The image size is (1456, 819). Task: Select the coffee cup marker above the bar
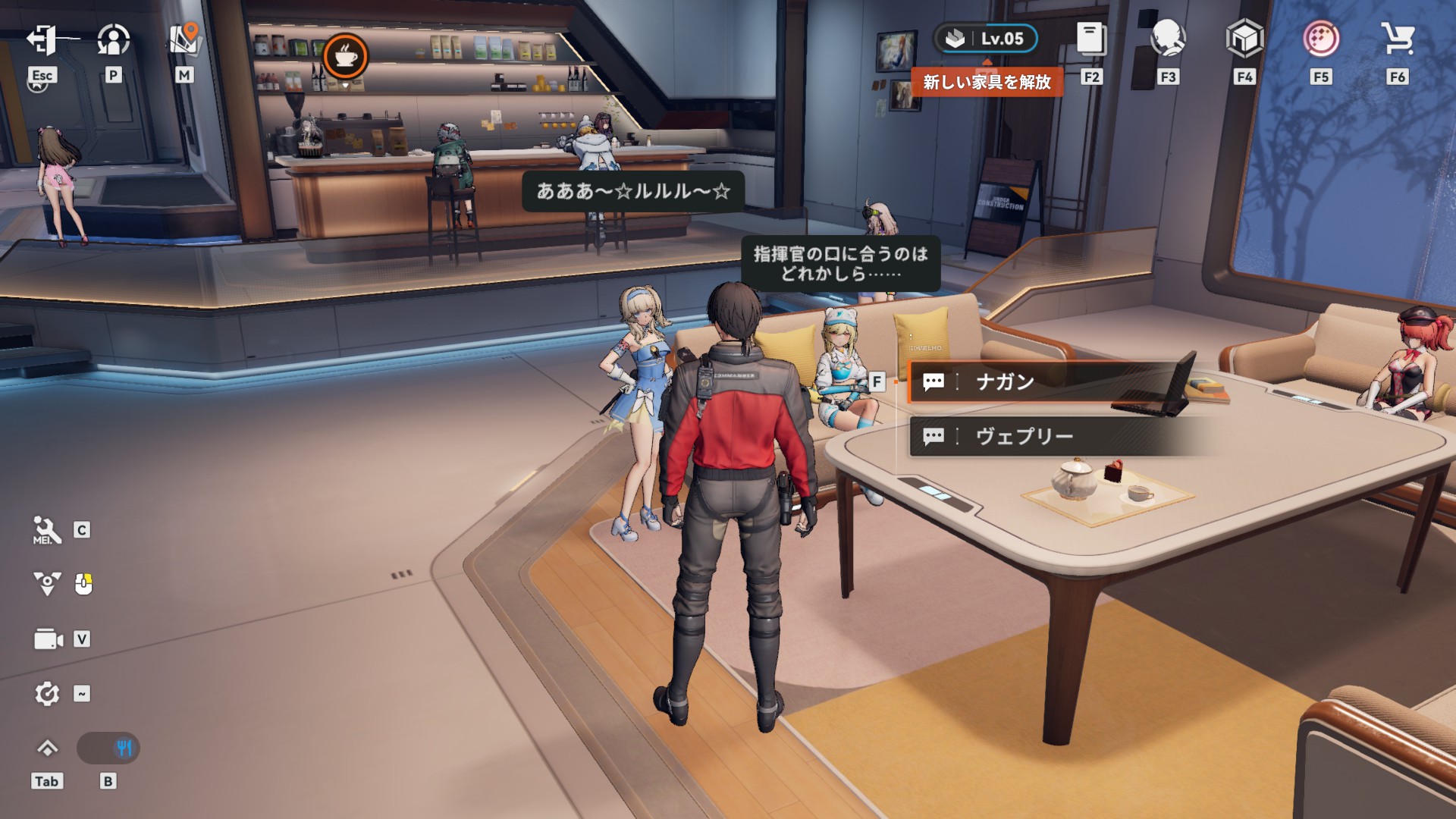(346, 56)
